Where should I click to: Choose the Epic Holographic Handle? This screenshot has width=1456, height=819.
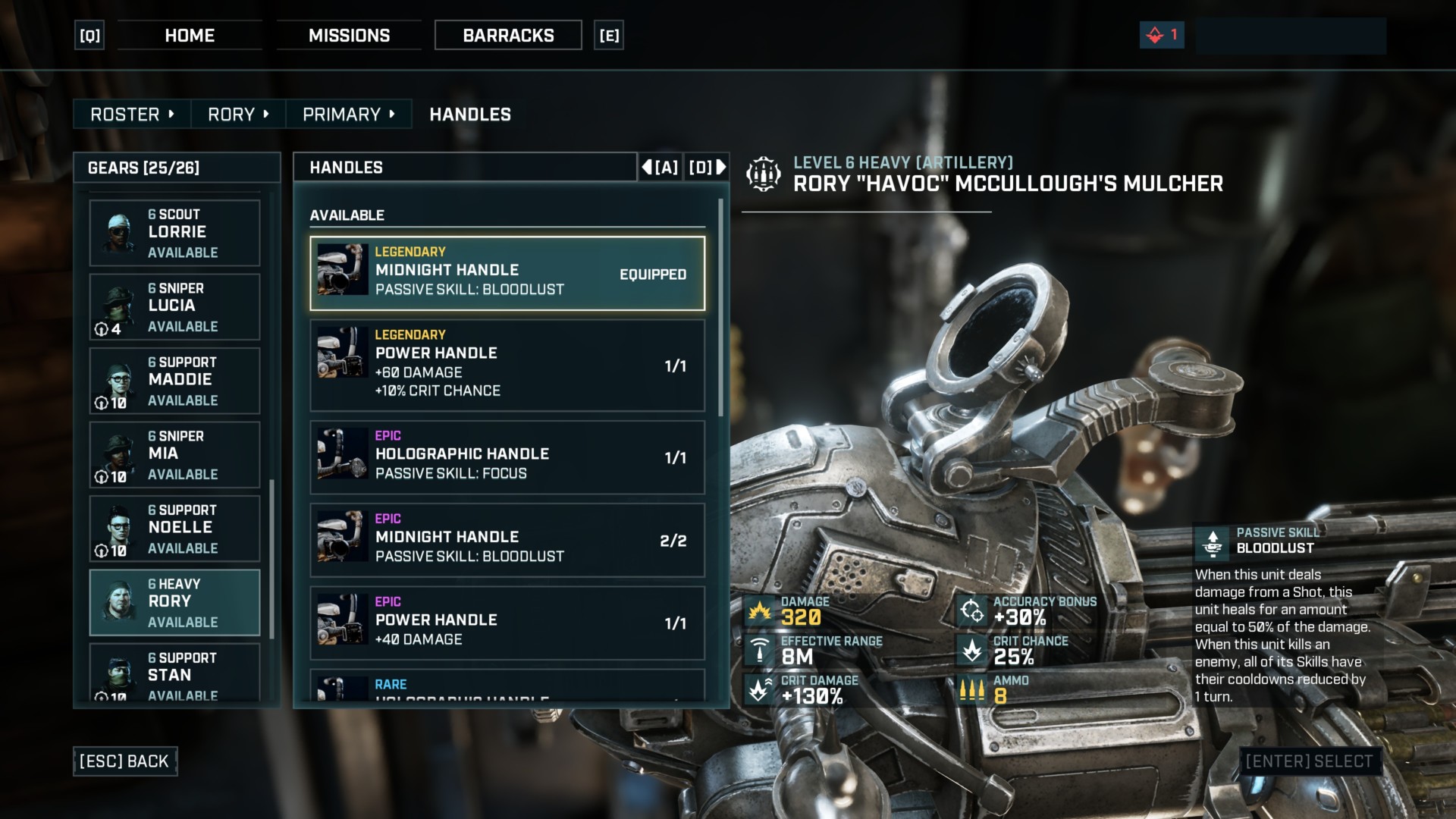507,457
